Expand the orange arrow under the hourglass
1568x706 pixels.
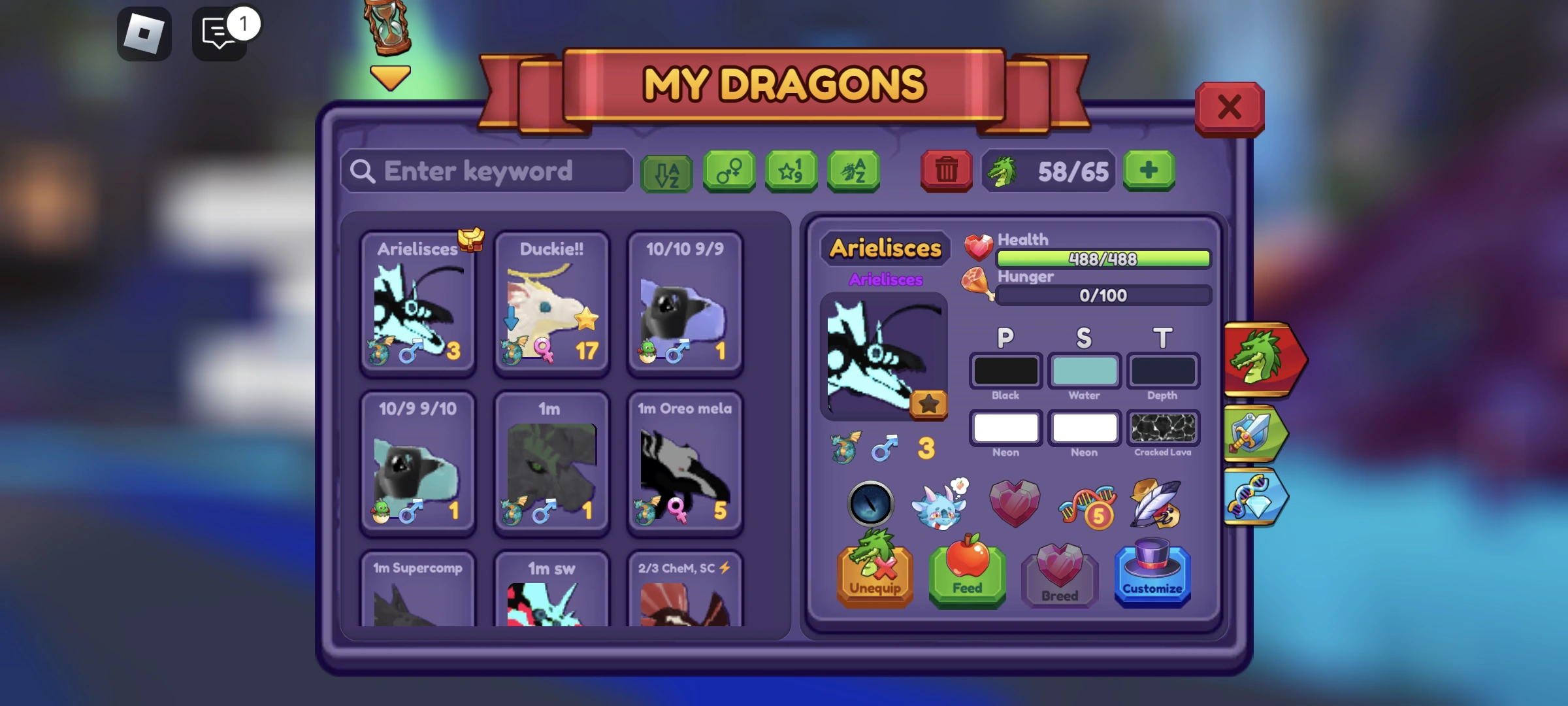point(389,76)
